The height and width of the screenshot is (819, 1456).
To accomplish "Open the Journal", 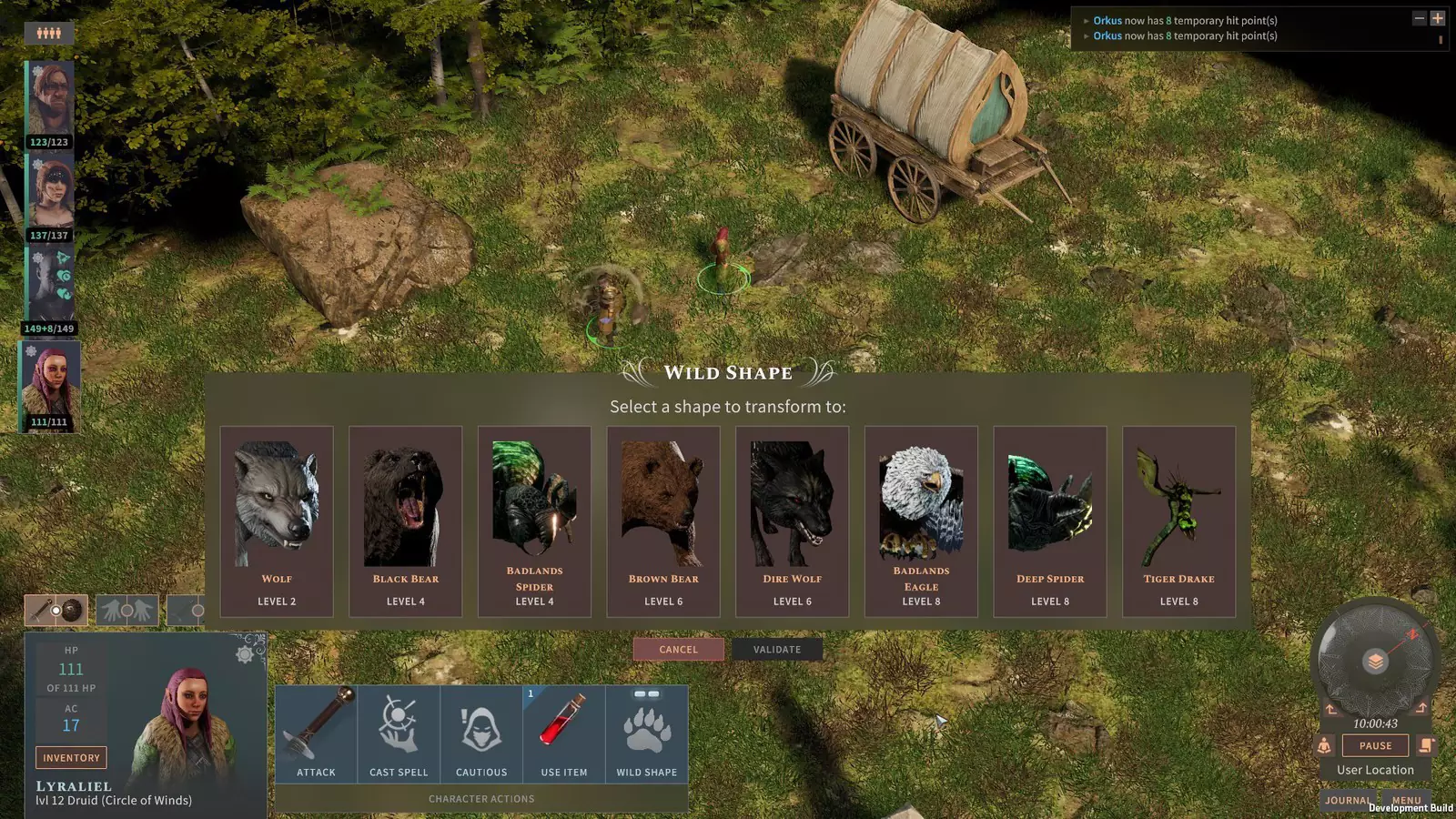I will coord(1347,801).
